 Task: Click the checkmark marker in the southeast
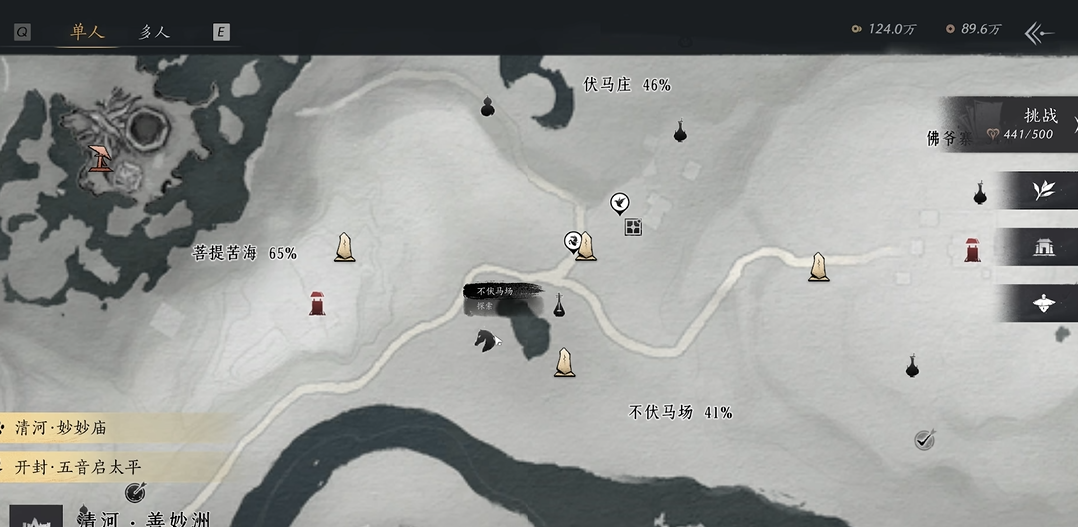click(925, 439)
